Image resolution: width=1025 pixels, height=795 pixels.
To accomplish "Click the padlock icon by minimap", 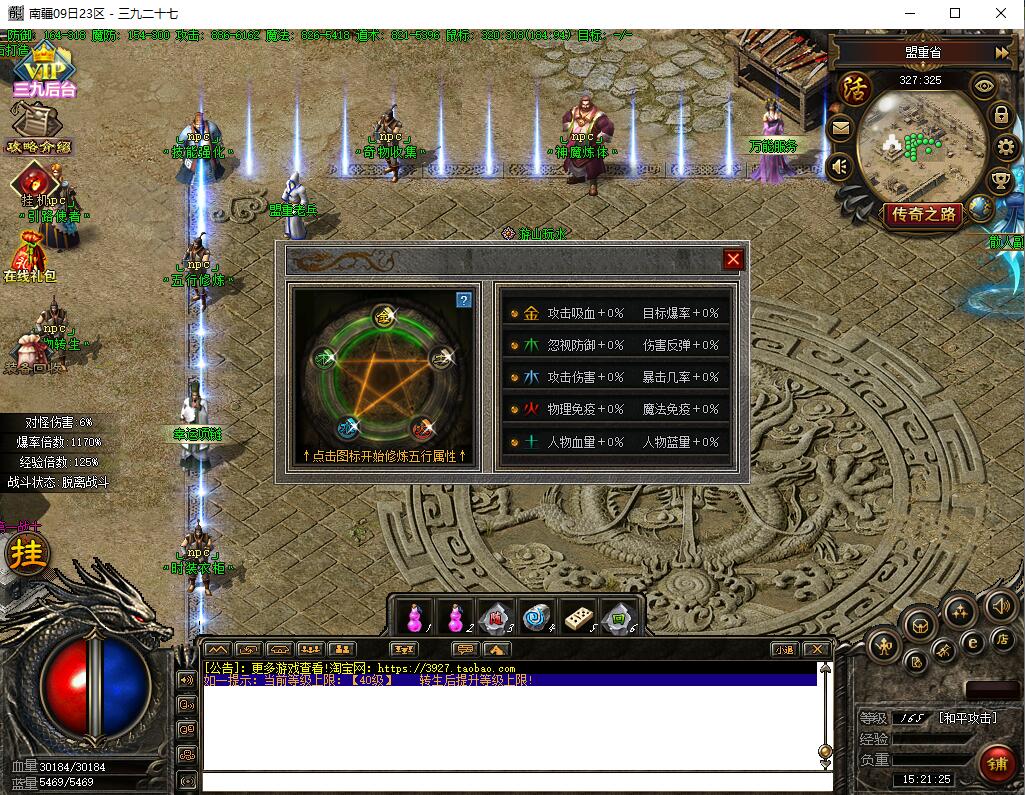I will coord(999,115).
